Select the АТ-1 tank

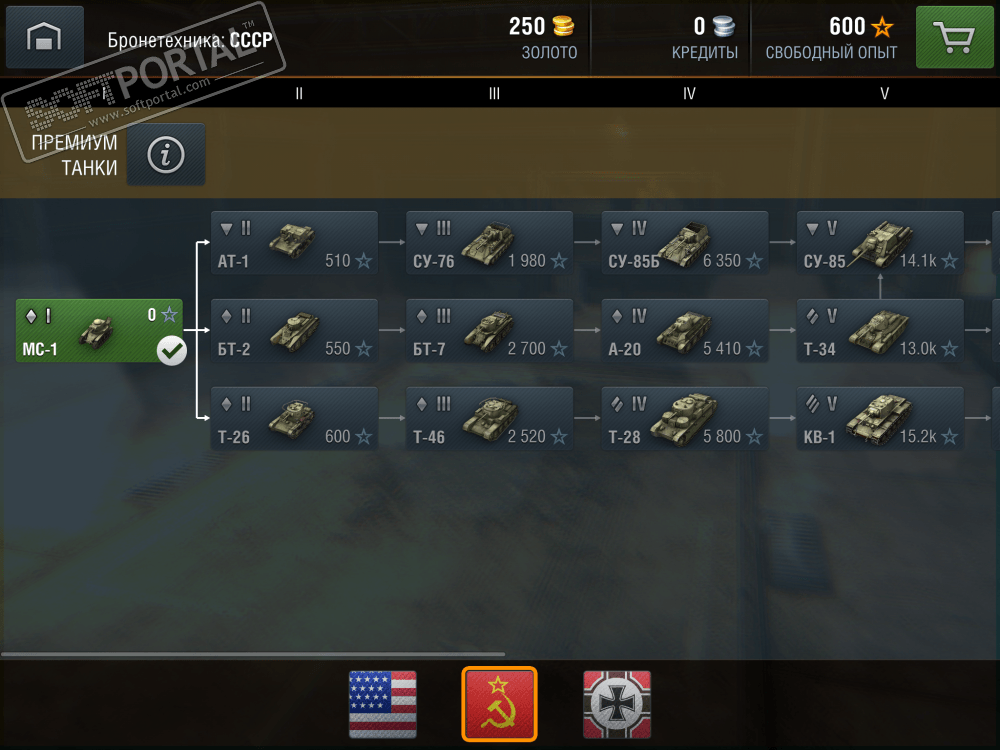point(294,243)
